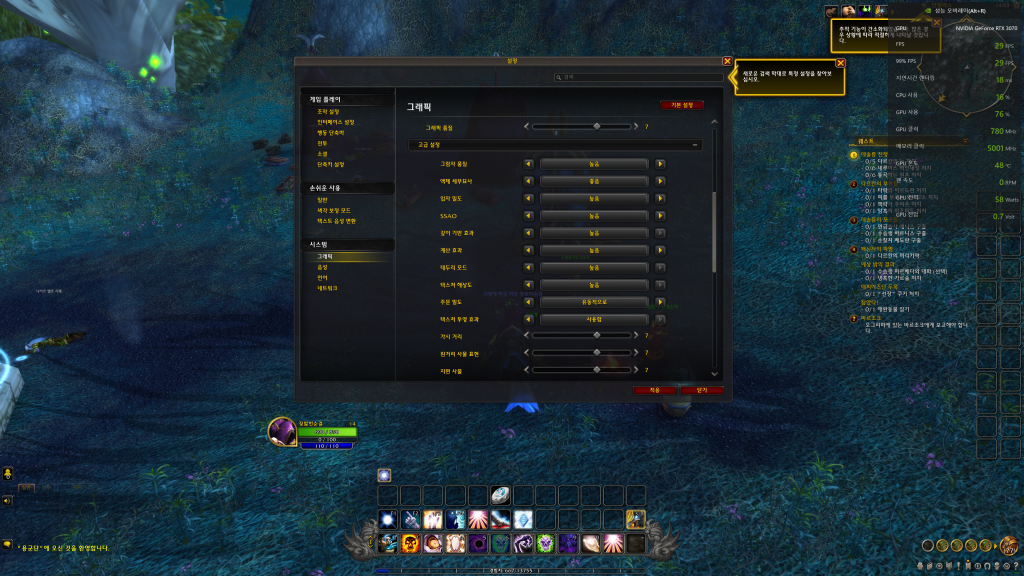The height and width of the screenshot is (576, 1024).
Task: Focus the settings search field
Action: click(x=640, y=77)
